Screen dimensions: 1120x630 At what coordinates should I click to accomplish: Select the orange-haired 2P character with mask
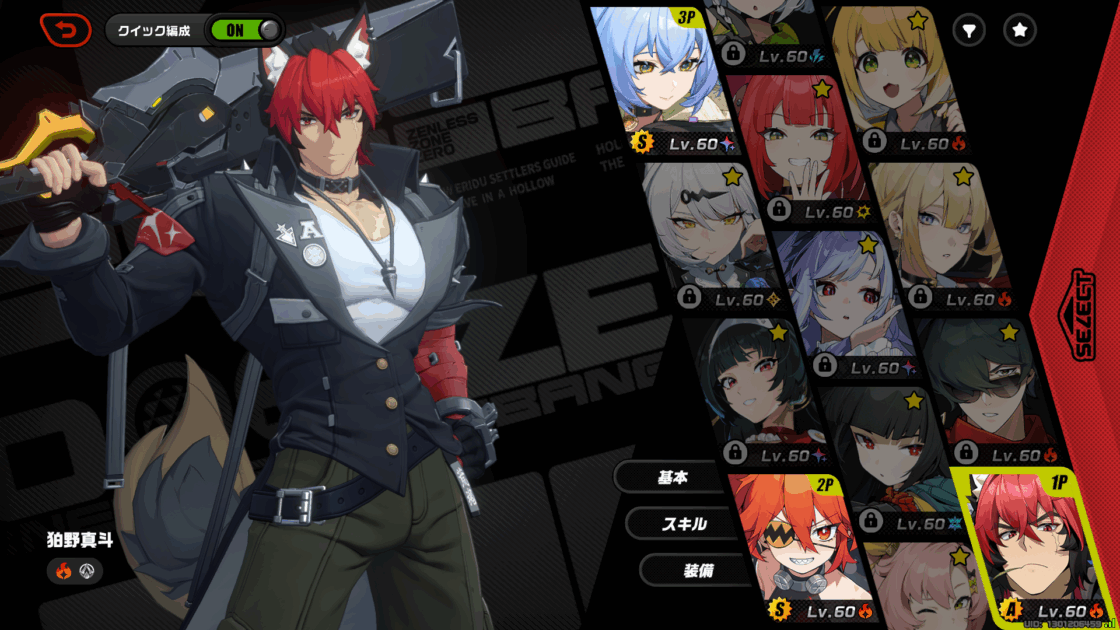(x=795, y=547)
